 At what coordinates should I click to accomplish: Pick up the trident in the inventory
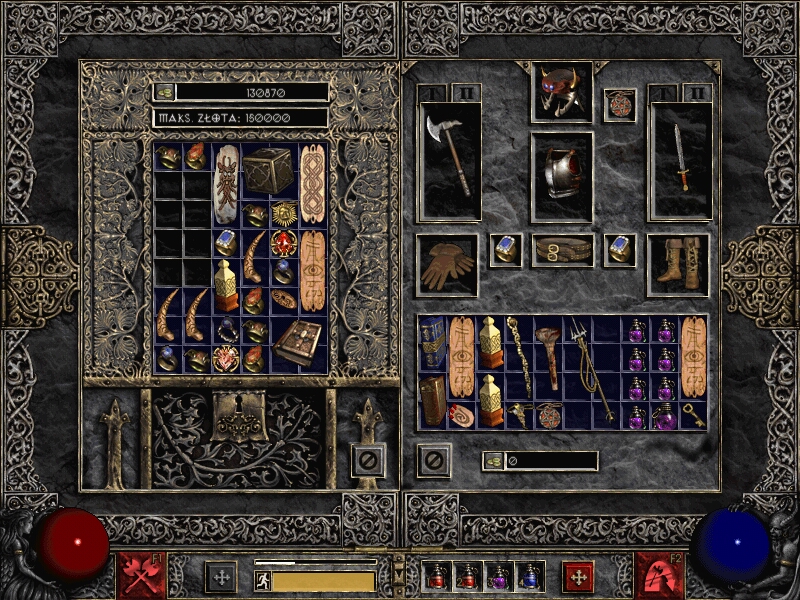(x=588, y=372)
